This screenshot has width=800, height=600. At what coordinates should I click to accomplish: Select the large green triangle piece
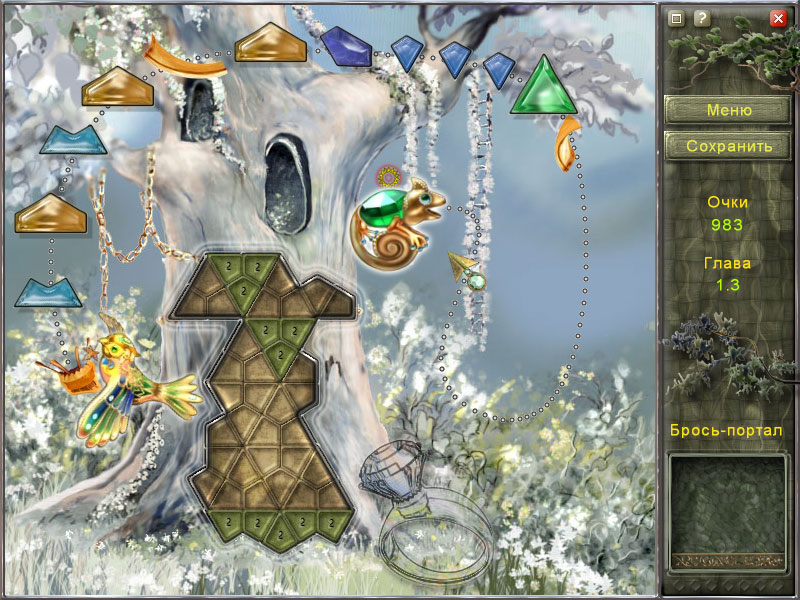point(540,88)
